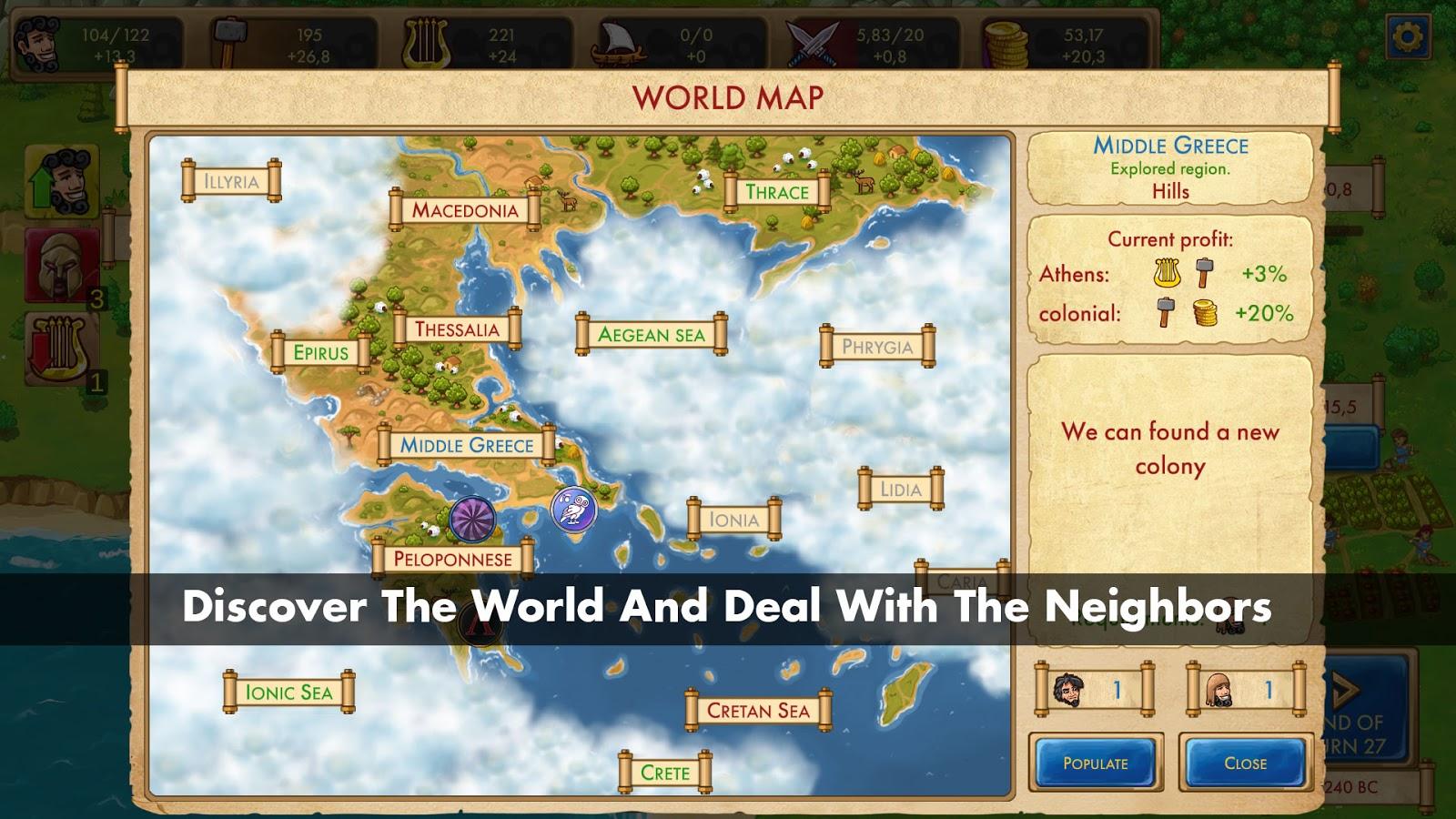Click the Populate button
Image resolution: width=1456 pixels, height=819 pixels.
coord(1096,763)
